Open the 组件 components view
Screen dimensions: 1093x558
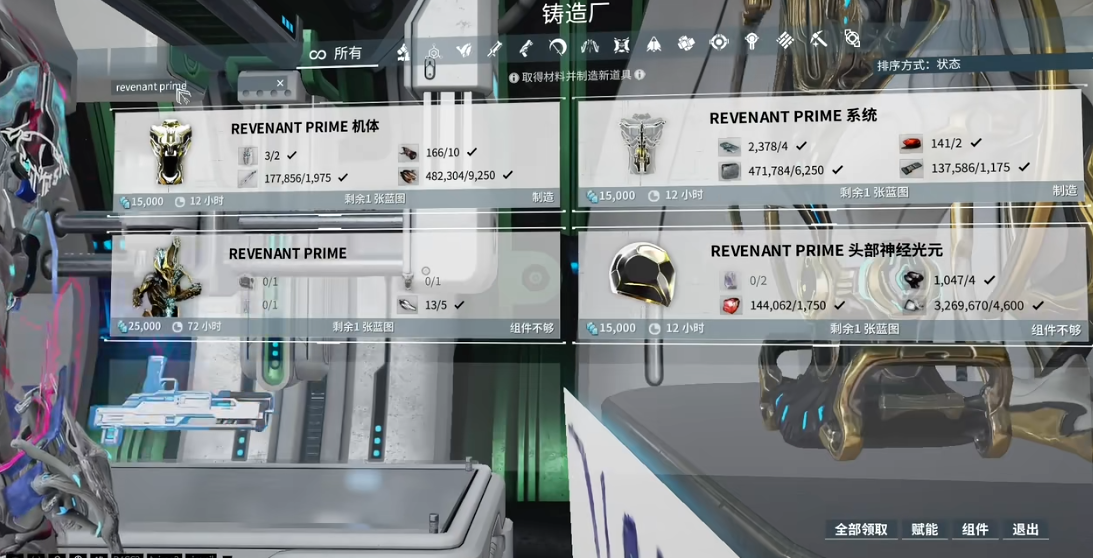pos(975,529)
